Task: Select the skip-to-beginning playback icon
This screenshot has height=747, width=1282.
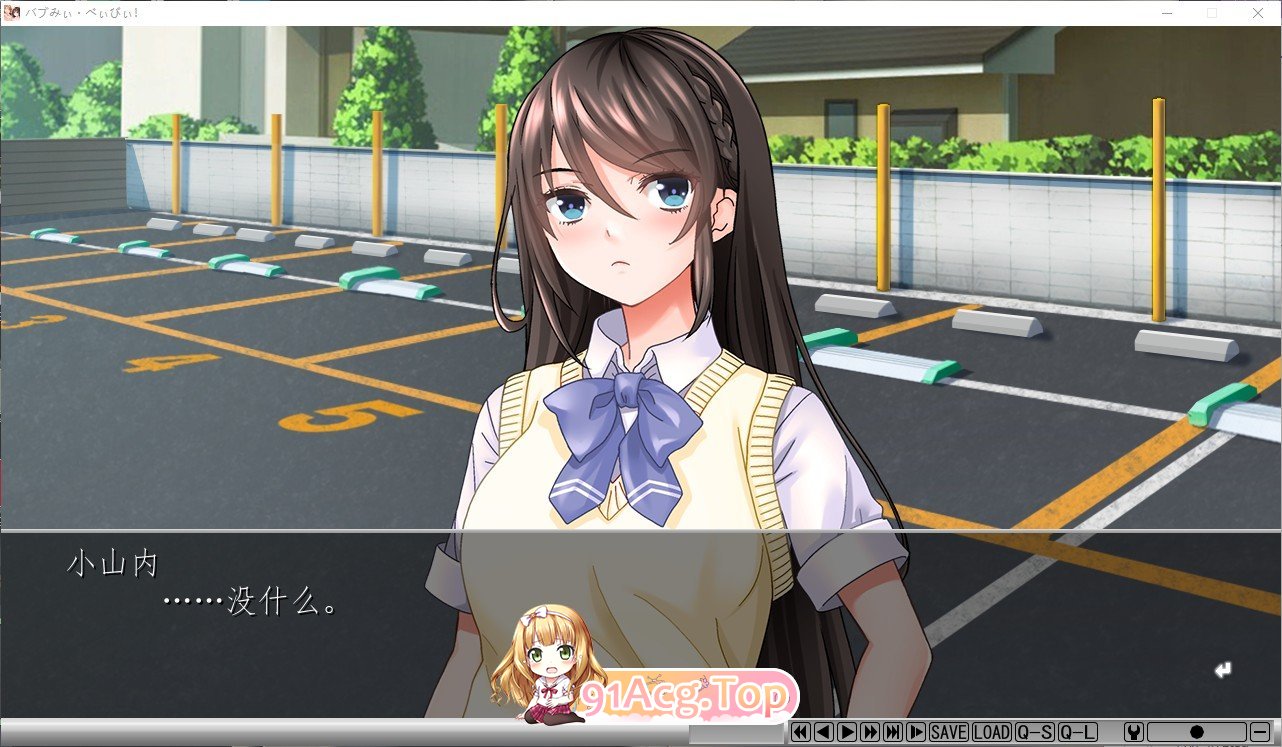Action: click(x=801, y=733)
